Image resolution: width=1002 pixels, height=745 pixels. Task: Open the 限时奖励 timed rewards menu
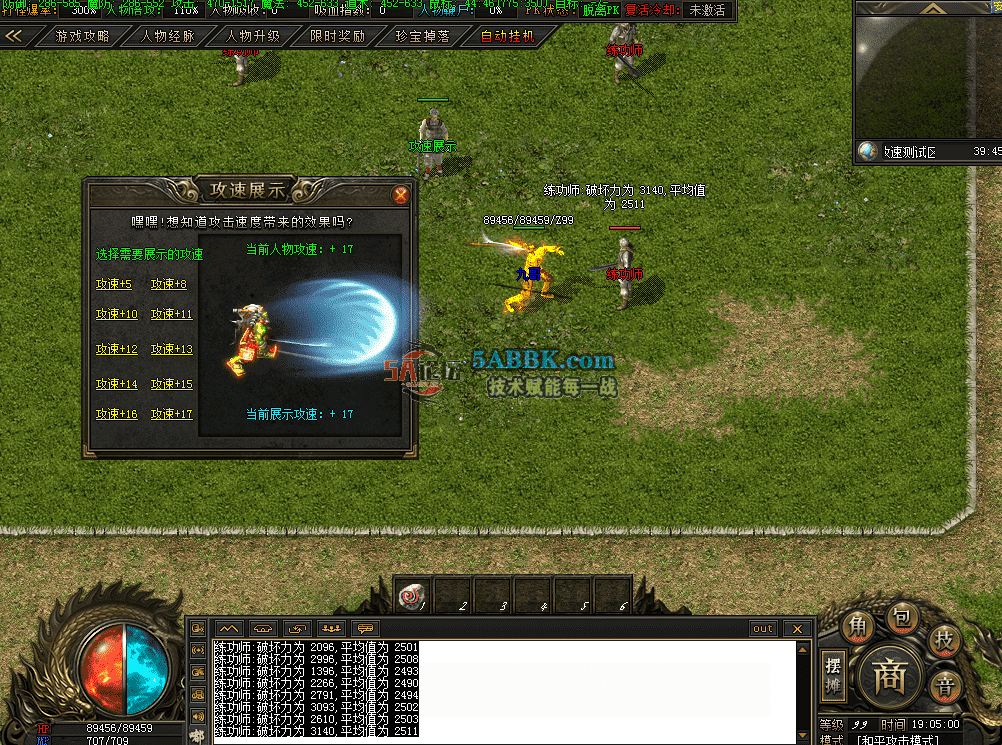(337, 37)
